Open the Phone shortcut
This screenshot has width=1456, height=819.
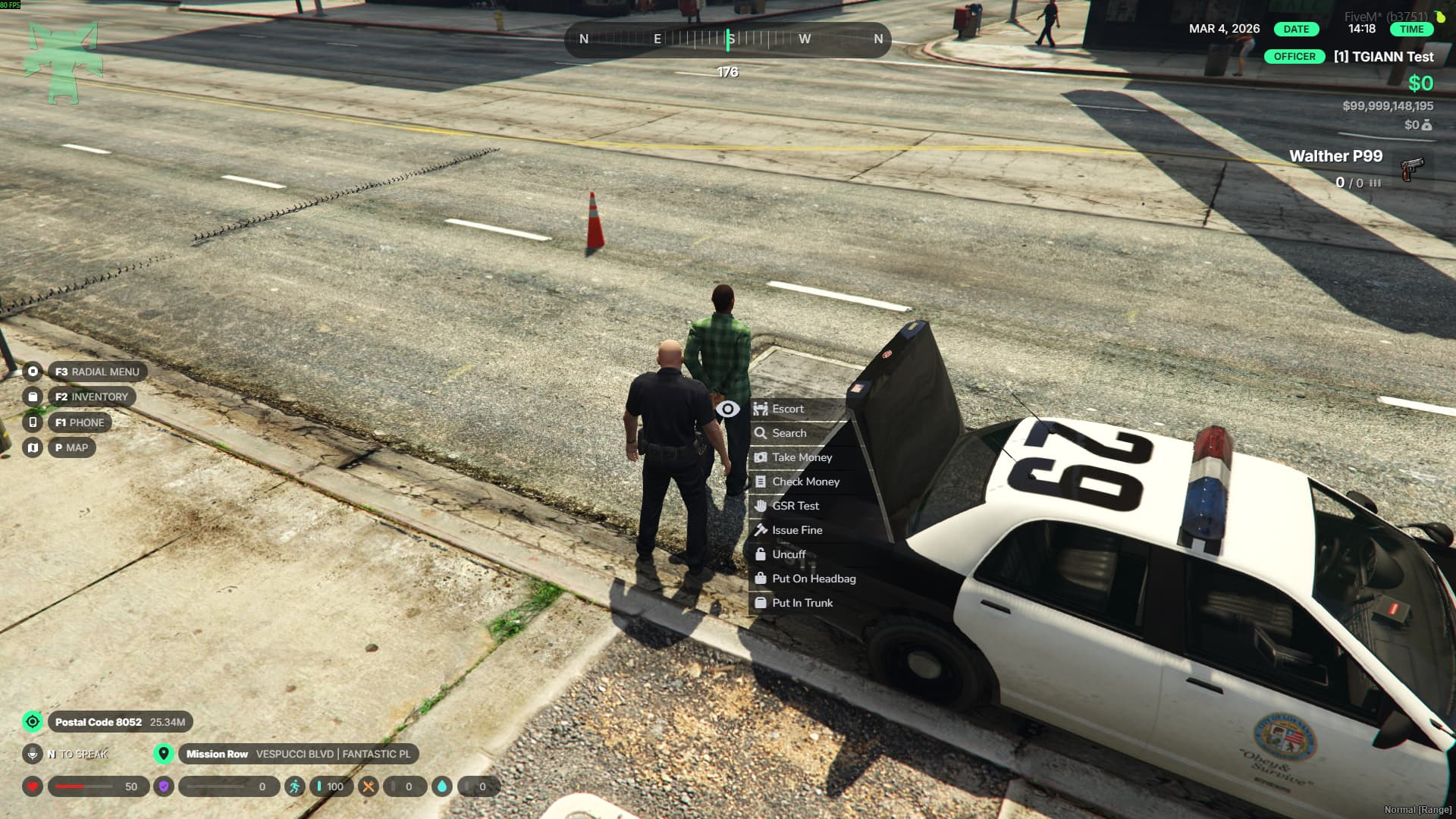79,422
